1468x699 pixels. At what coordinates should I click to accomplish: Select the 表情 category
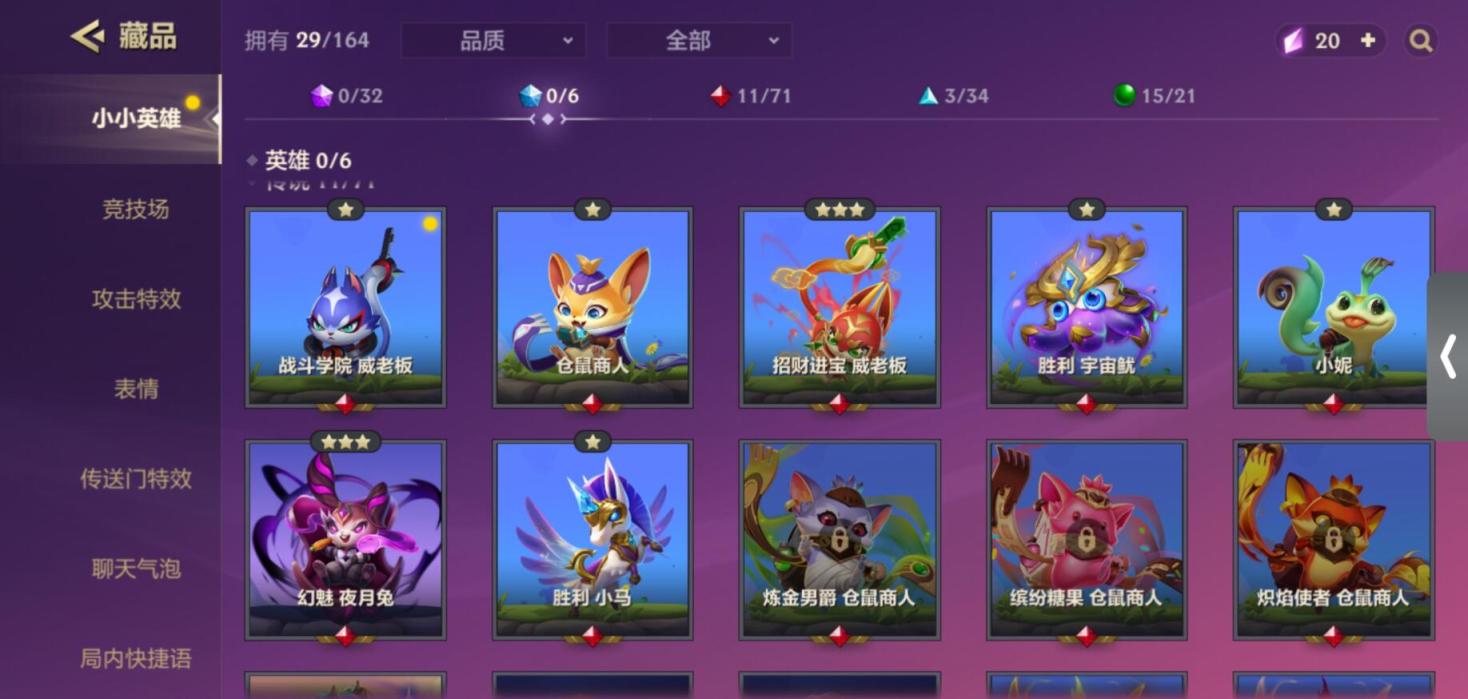136,389
